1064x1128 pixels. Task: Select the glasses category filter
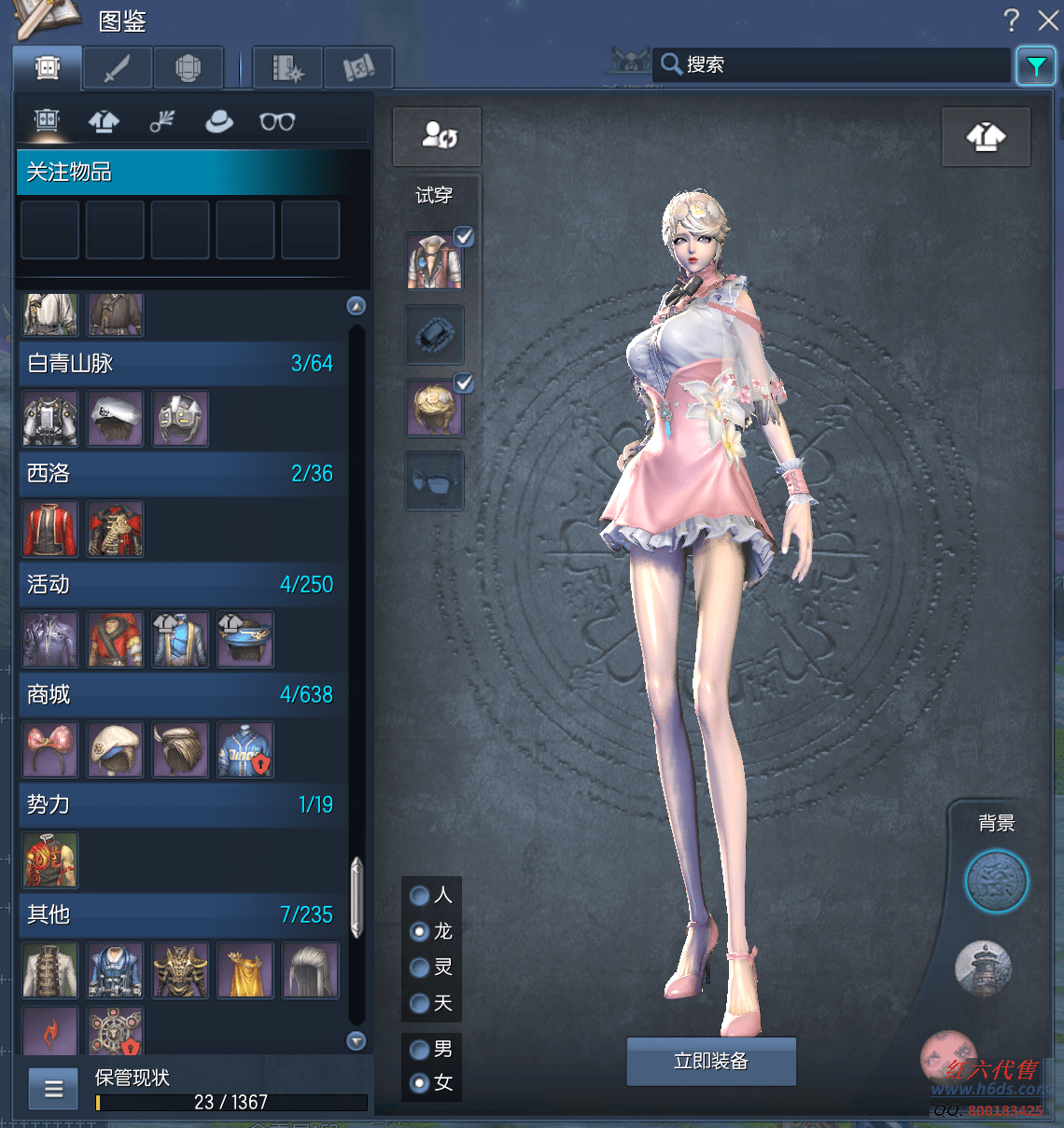click(277, 121)
